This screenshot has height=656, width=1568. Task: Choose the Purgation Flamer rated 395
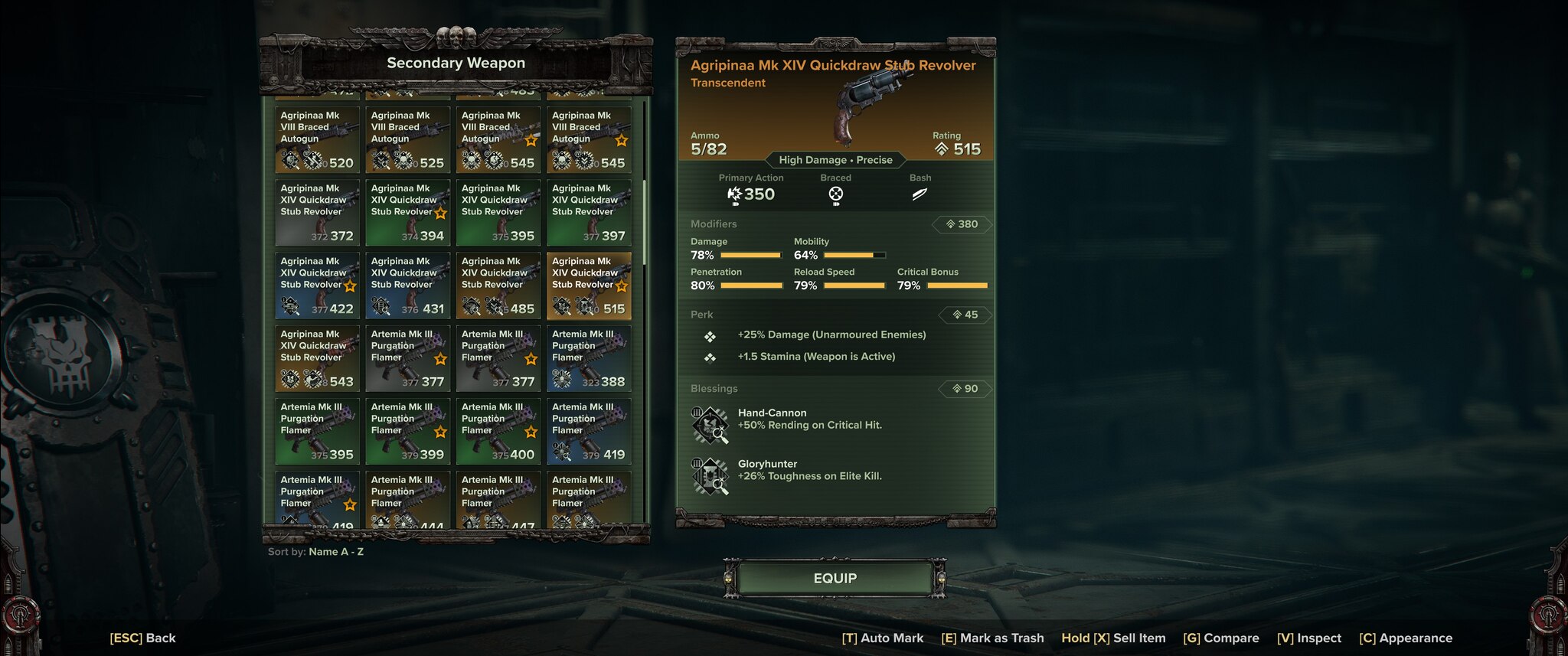click(317, 430)
